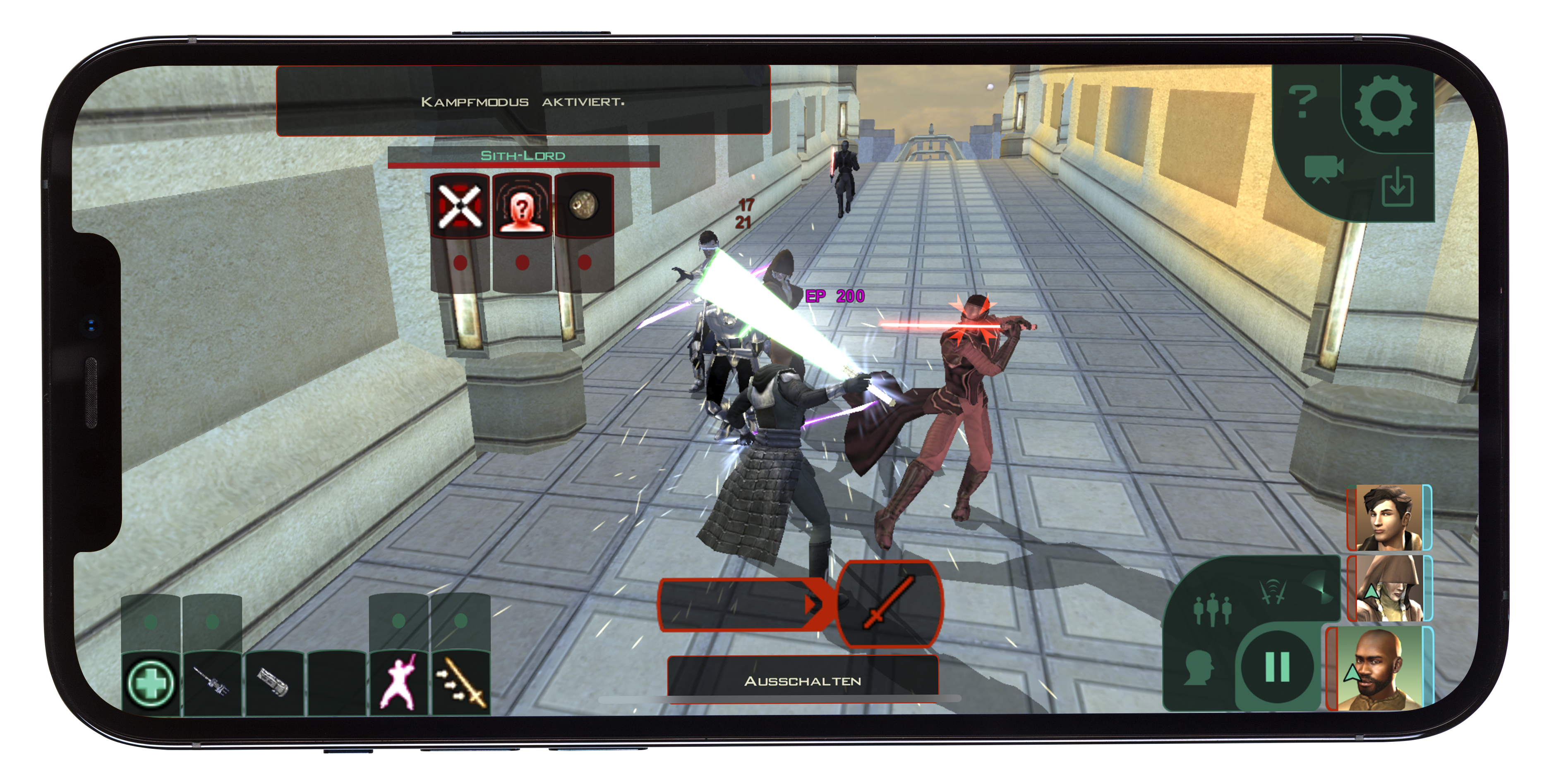The image size is (1549, 784).
Task: Use the silver cylinder item slot
Action: point(274,683)
